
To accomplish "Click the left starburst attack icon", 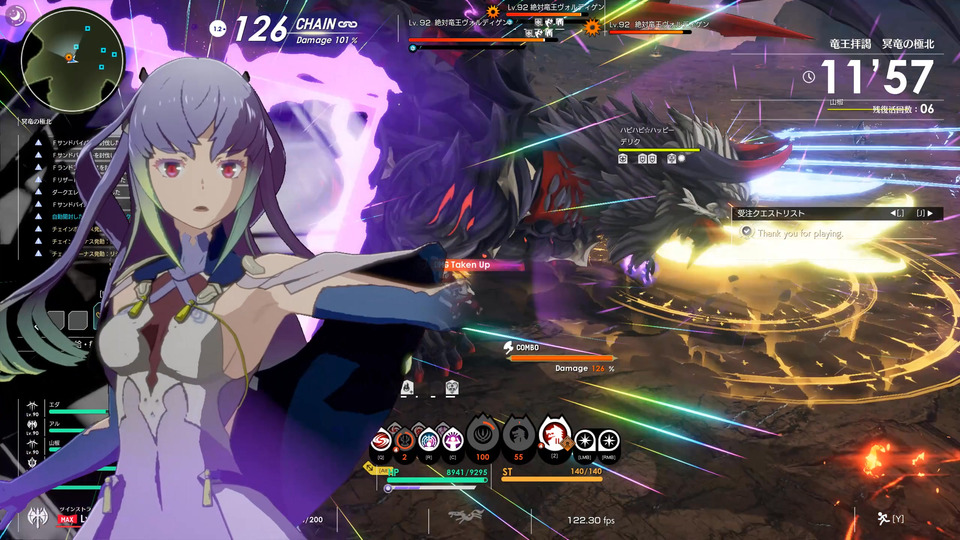I will pos(587,439).
